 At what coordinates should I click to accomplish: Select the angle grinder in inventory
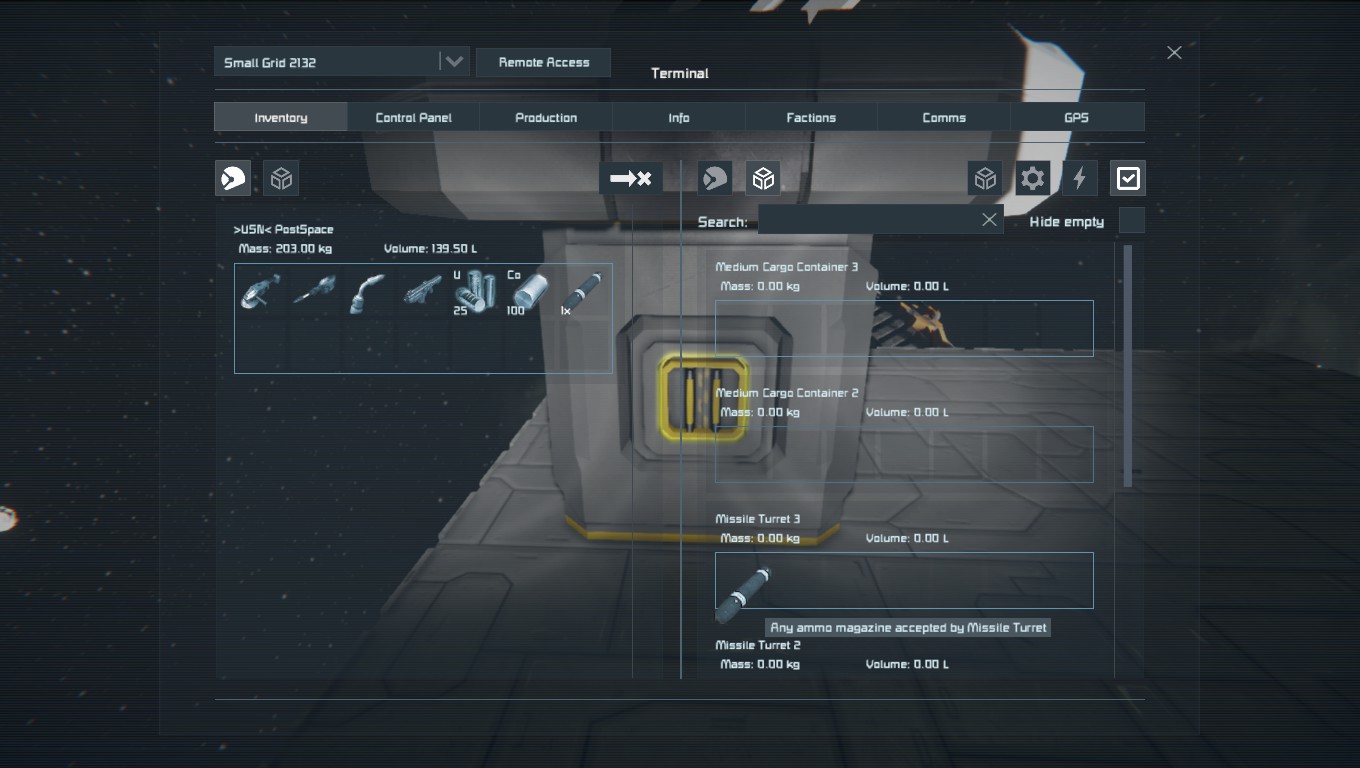pyautogui.click(x=261, y=292)
